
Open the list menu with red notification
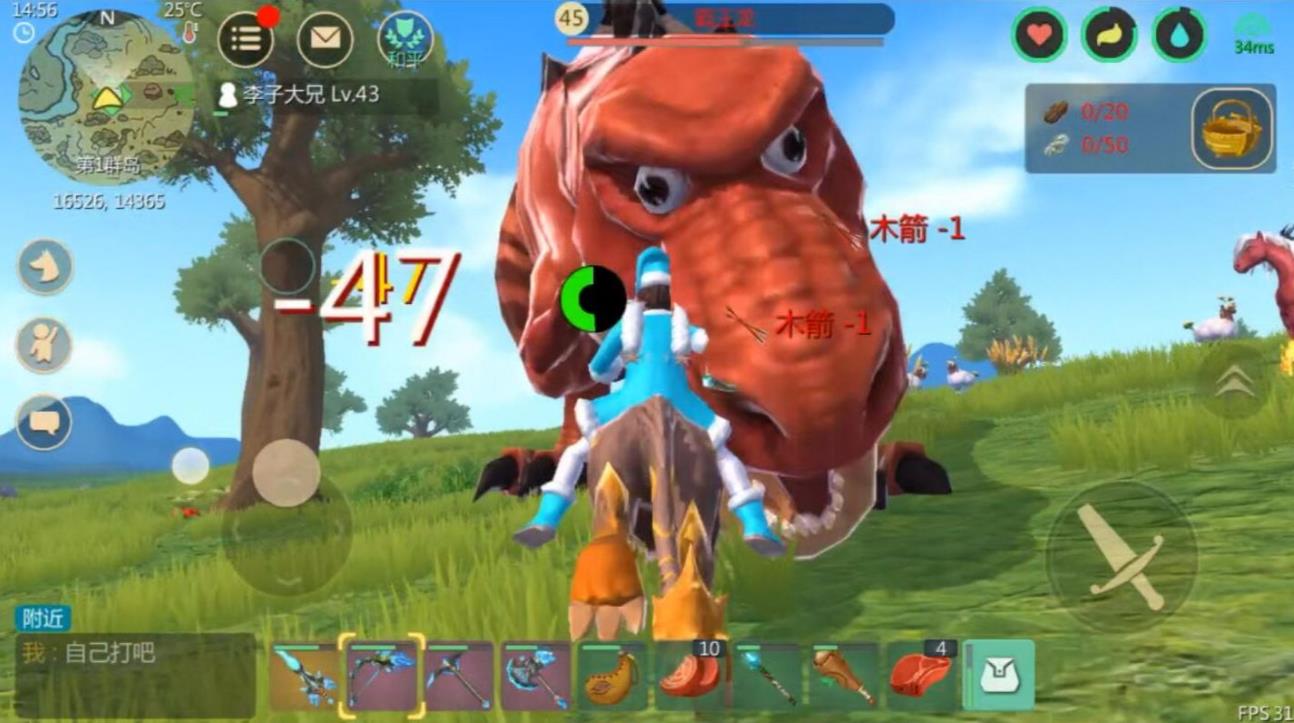click(x=246, y=40)
